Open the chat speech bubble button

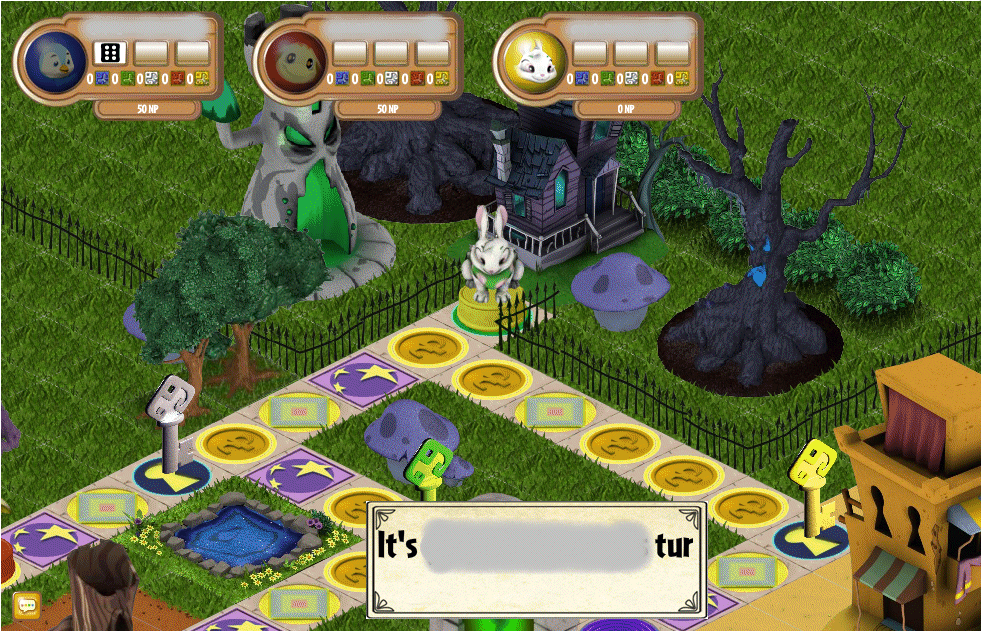pyautogui.click(x=27, y=605)
